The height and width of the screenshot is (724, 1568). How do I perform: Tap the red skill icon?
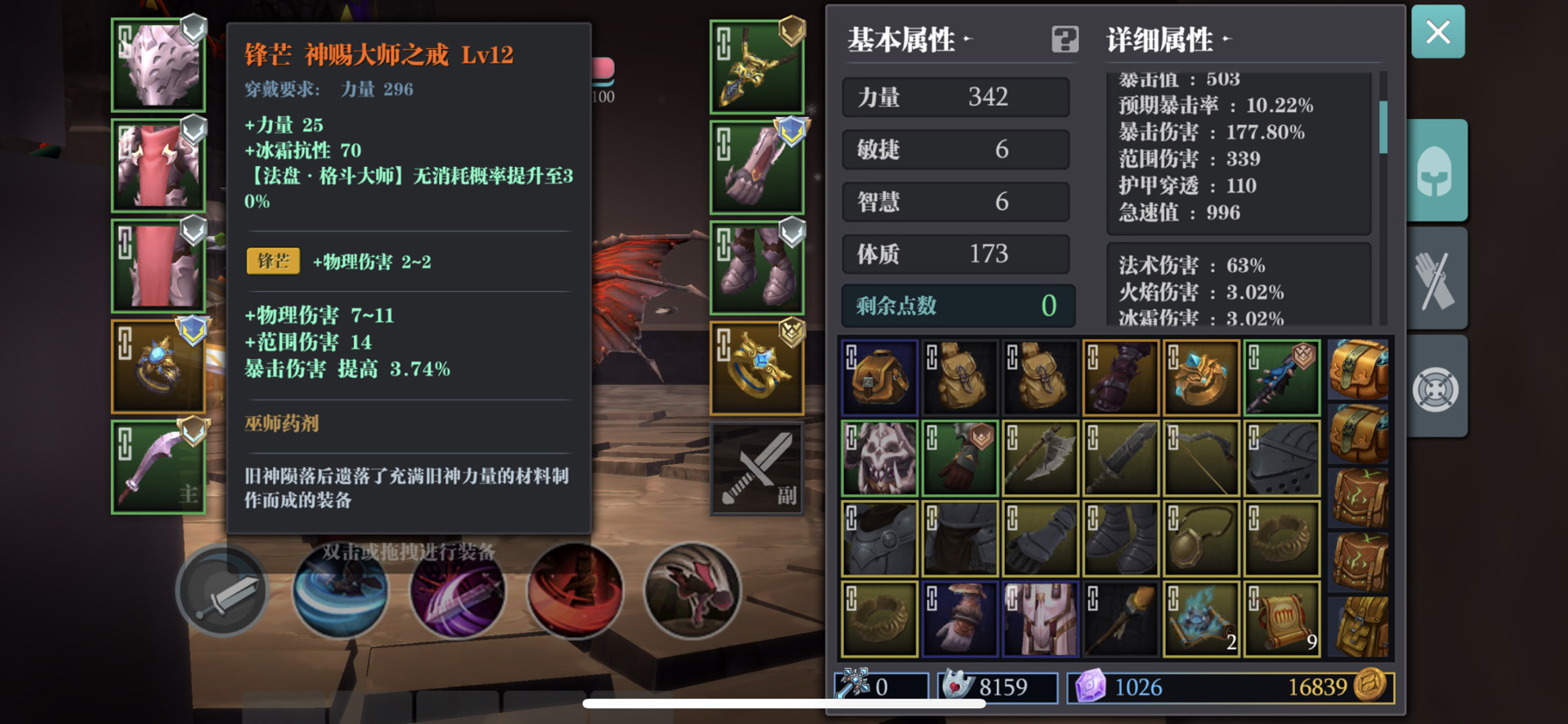pos(575,591)
